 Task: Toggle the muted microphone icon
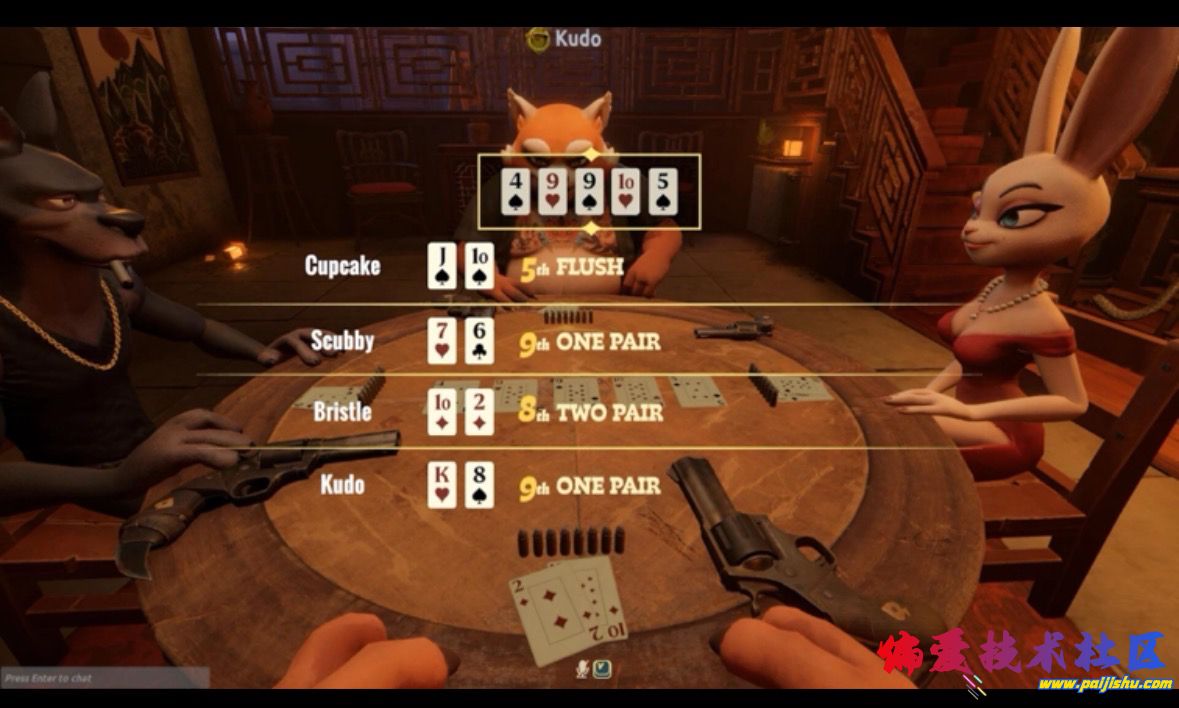tap(582, 669)
